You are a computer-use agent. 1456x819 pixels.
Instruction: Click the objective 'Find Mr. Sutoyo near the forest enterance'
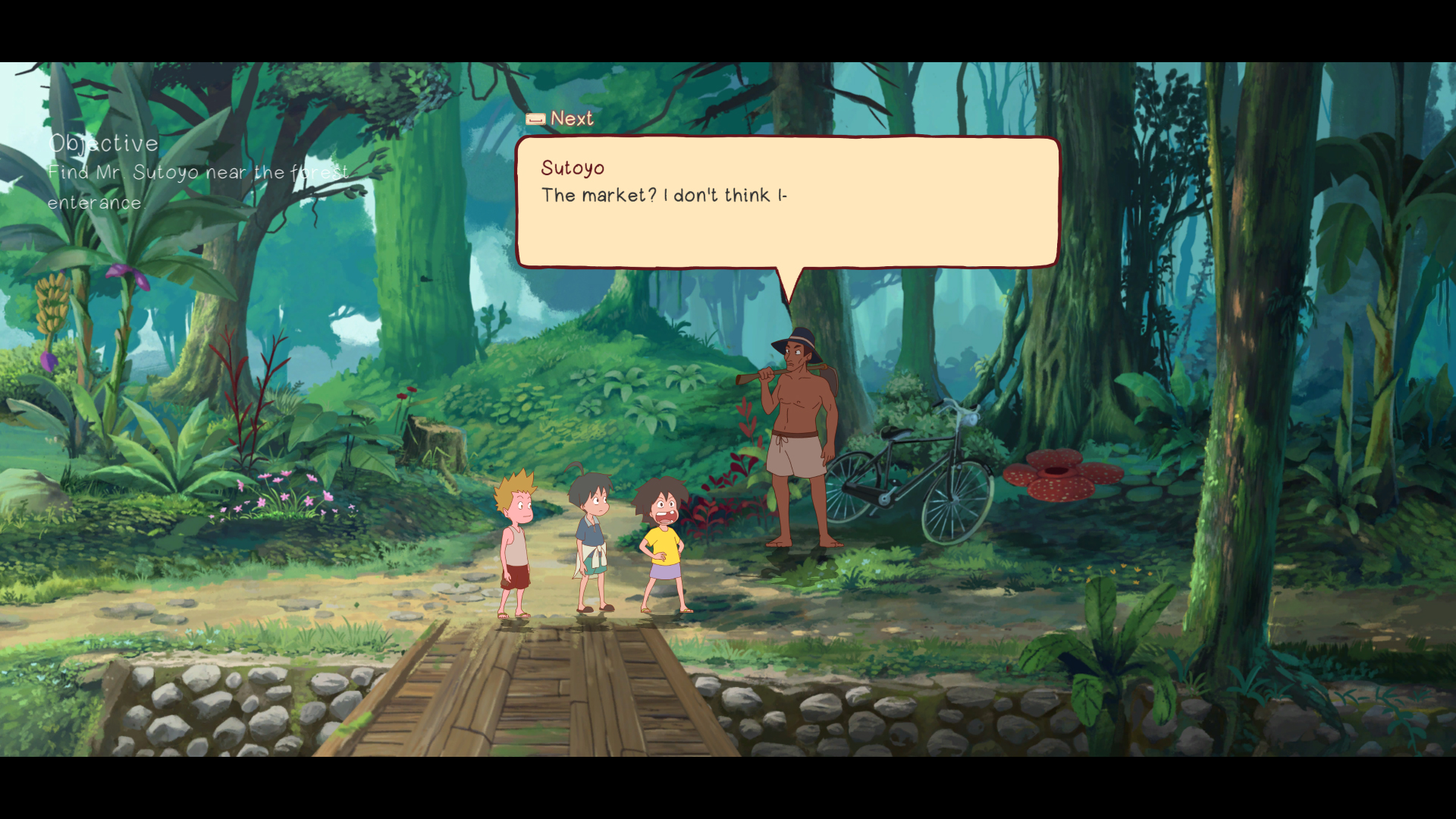[x=197, y=187]
